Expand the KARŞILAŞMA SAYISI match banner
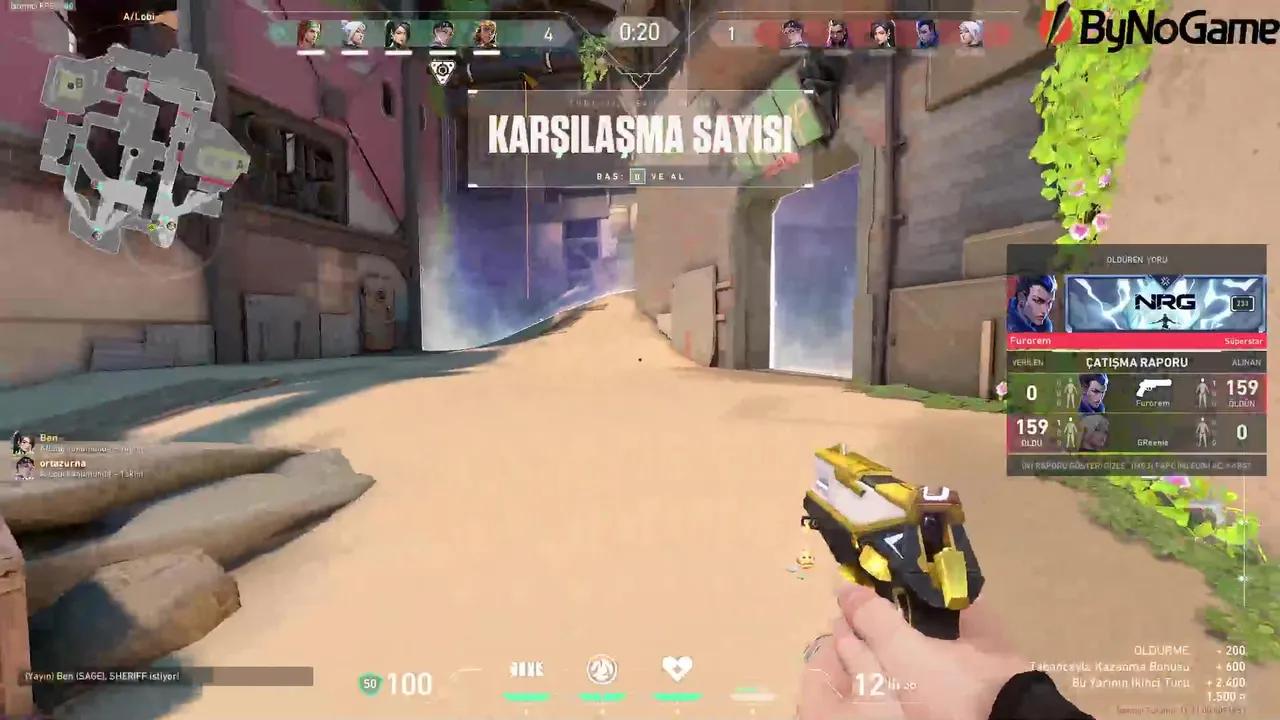Viewport: 1280px width, 720px height. click(x=640, y=135)
